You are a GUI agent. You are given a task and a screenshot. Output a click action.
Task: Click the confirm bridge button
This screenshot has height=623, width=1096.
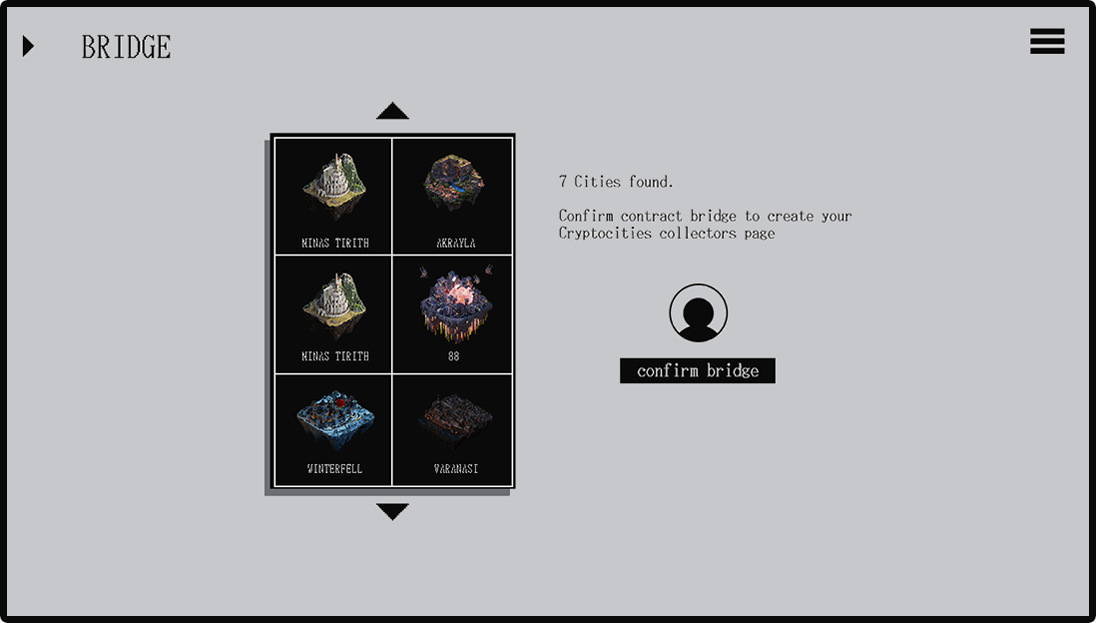coord(697,371)
